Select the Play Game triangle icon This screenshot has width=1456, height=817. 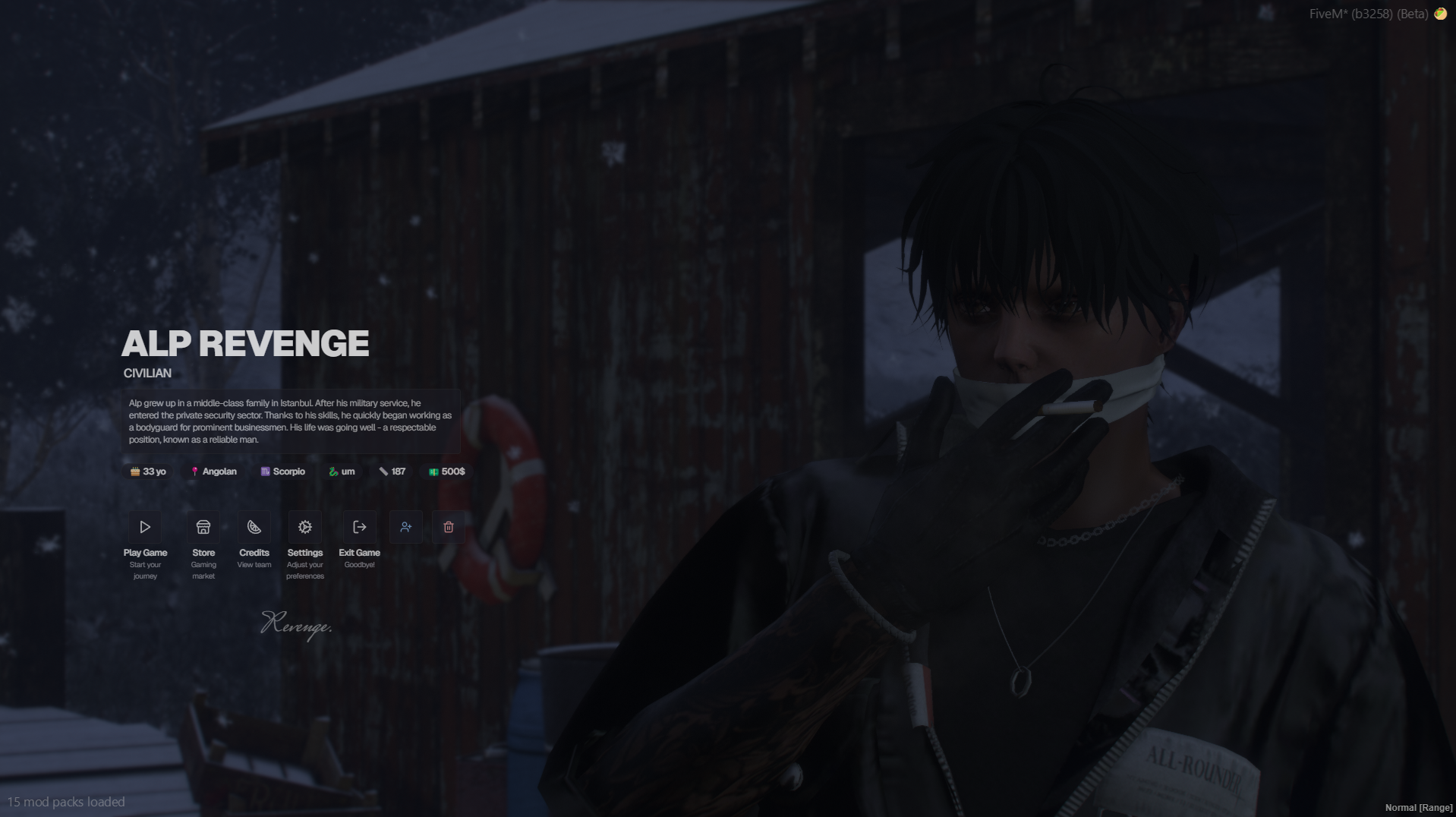pyautogui.click(x=144, y=527)
